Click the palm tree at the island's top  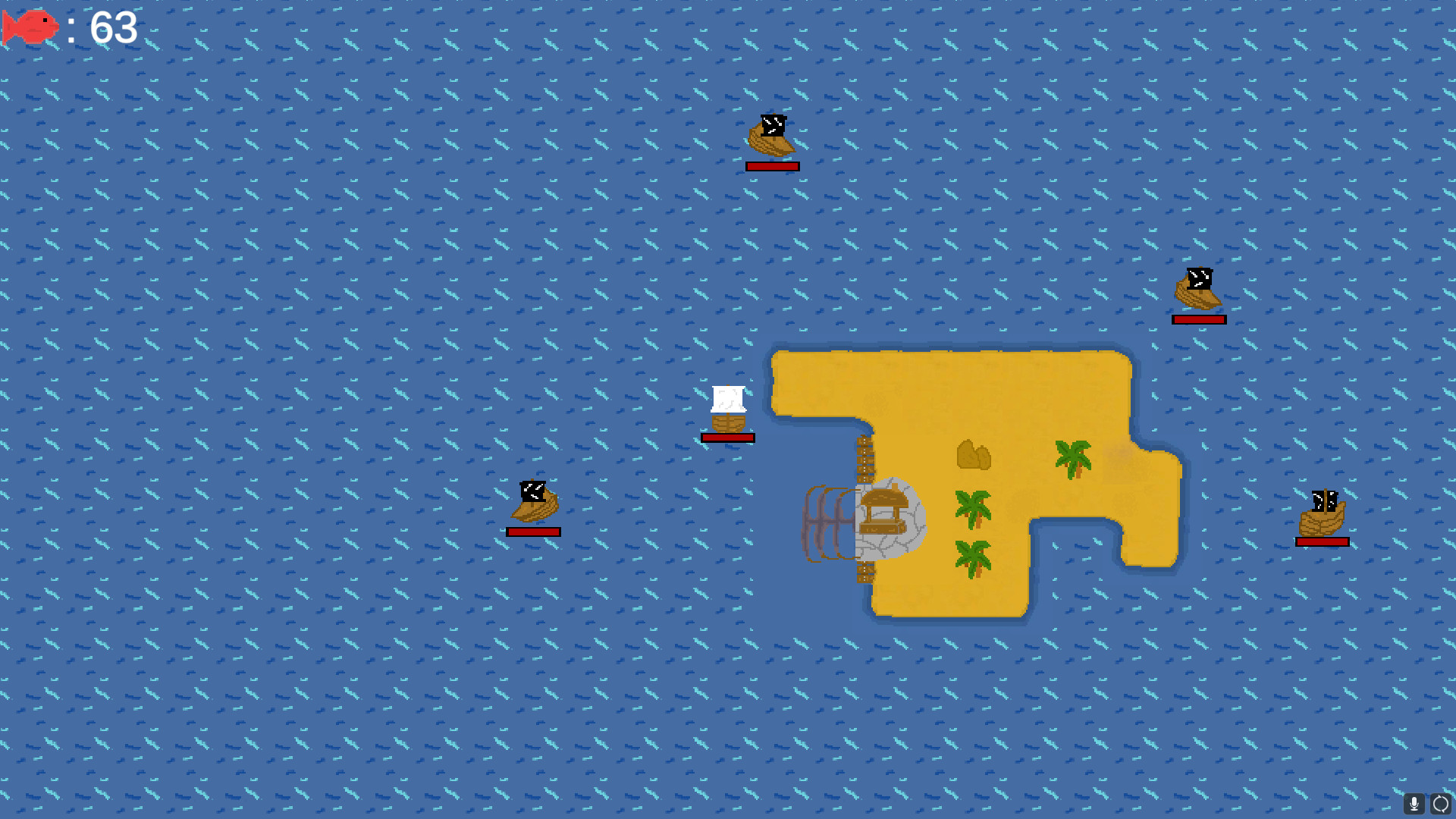click(x=1072, y=457)
